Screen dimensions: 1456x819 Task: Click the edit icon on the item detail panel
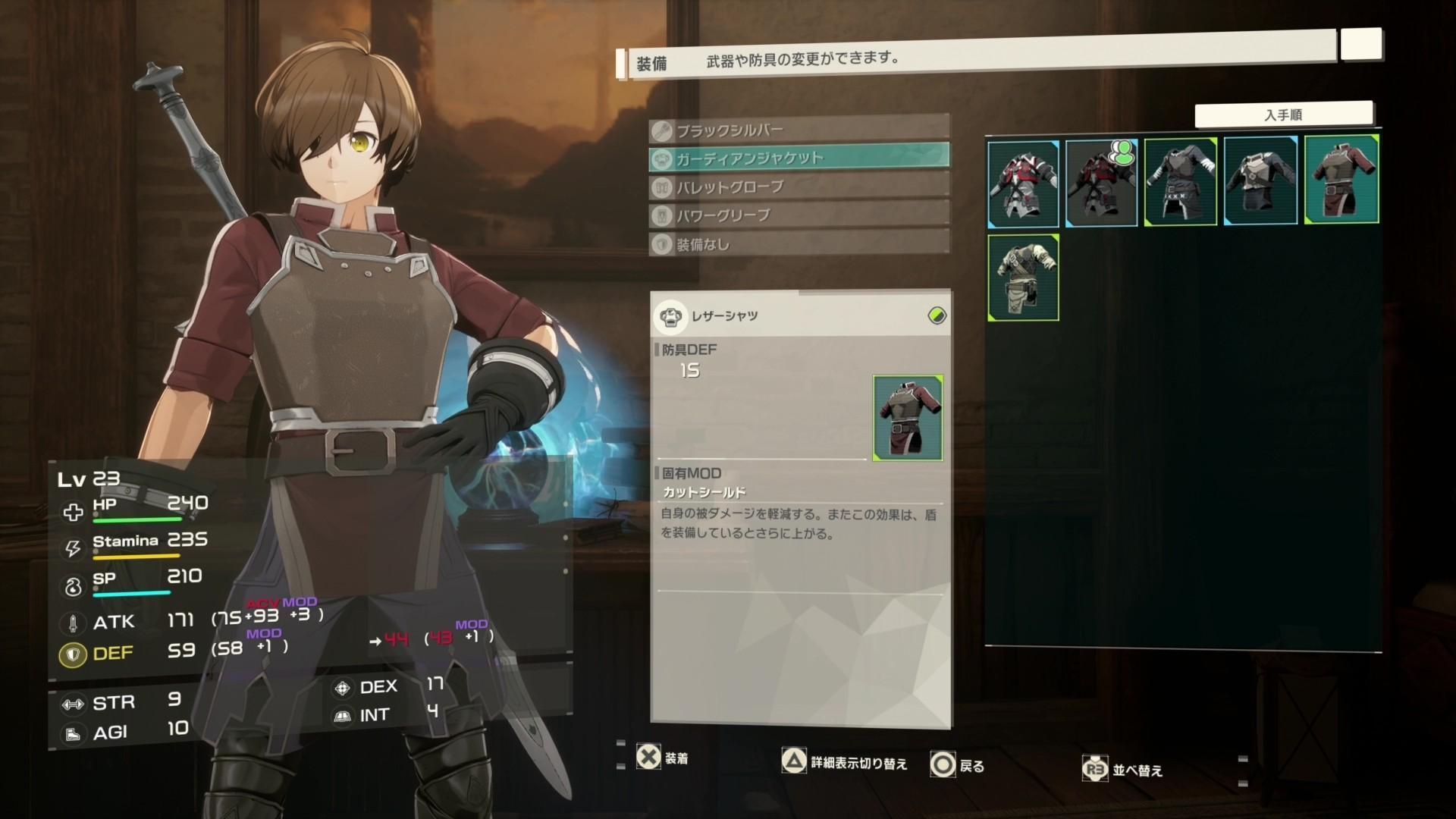point(935,317)
